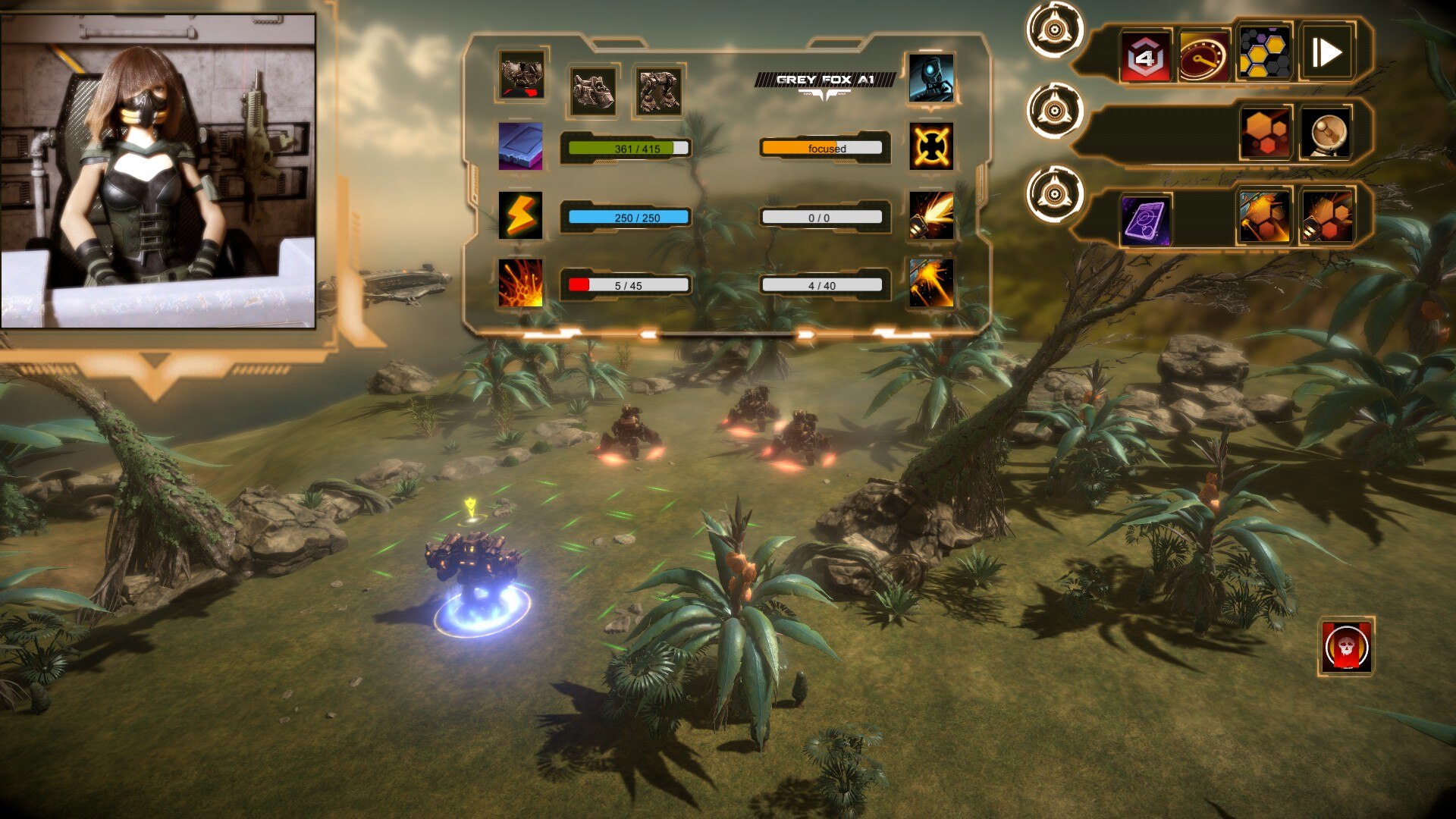This screenshot has height=819, width=1456.
Task: Click the white skip-forward end turn button
Action: pyautogui.click(x=1326, y=53)
